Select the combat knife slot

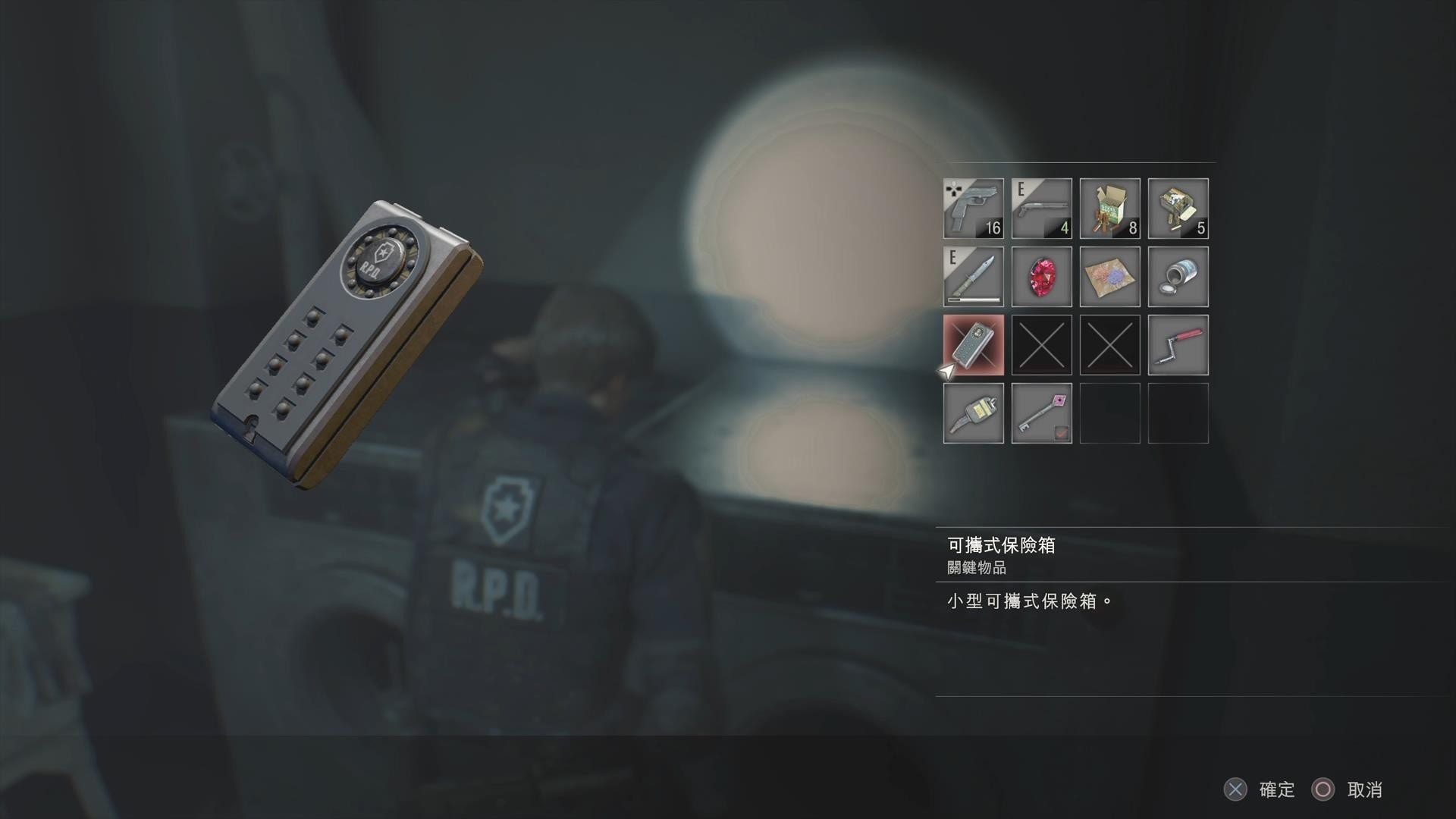973,277
